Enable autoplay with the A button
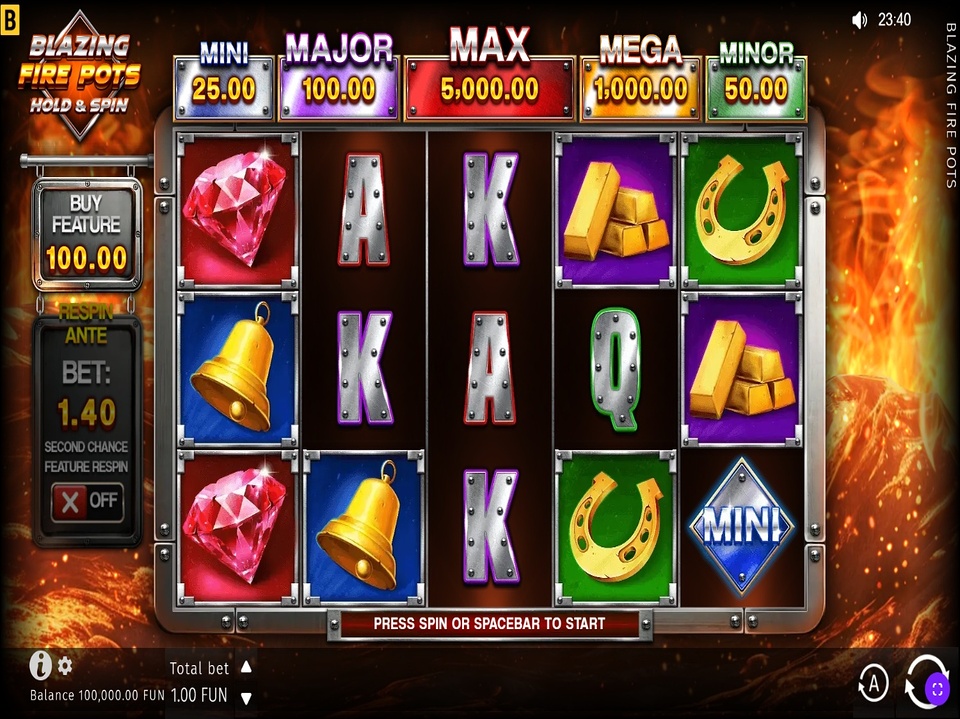The width and height of the screenshot is (960, 719). (873, 684)
